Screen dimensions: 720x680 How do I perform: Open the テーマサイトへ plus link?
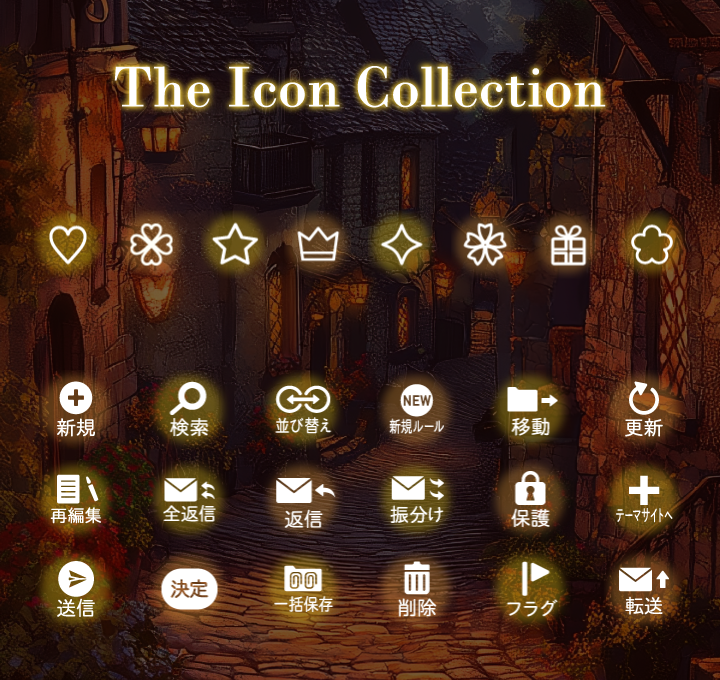(644, 500)
